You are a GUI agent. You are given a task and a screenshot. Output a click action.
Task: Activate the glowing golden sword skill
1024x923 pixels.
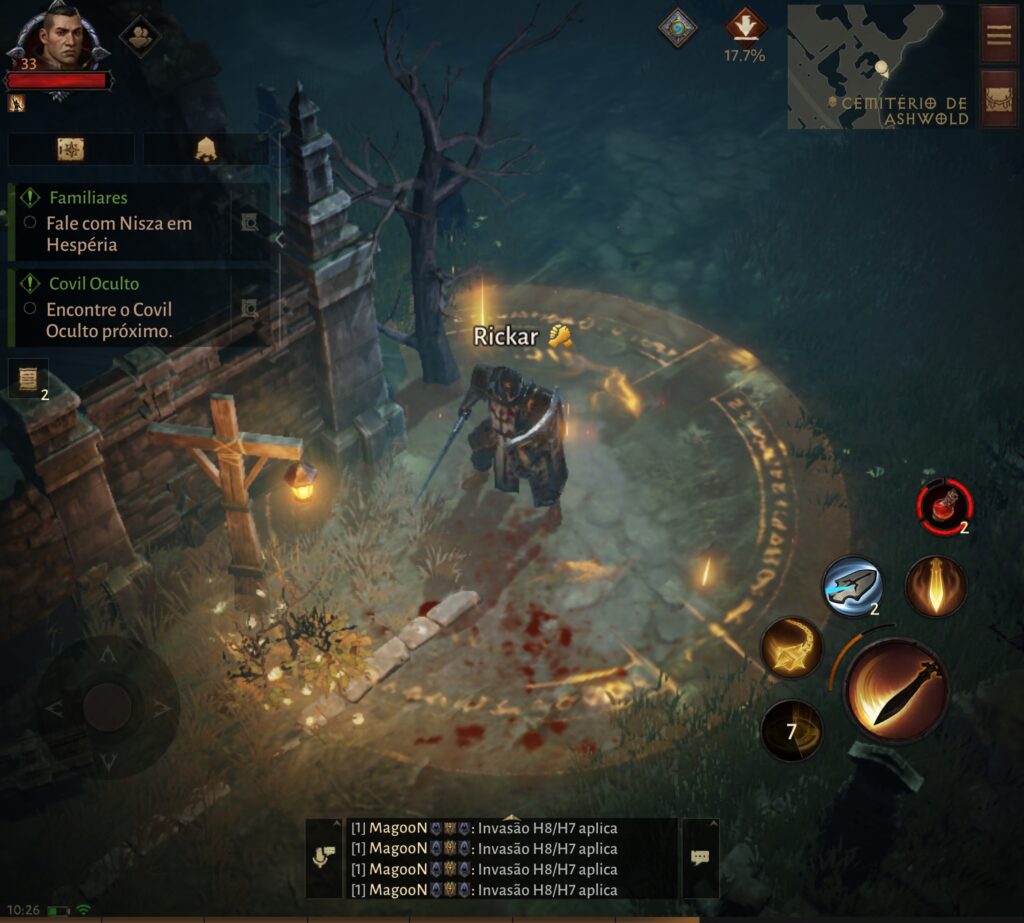tap(936, 586)
